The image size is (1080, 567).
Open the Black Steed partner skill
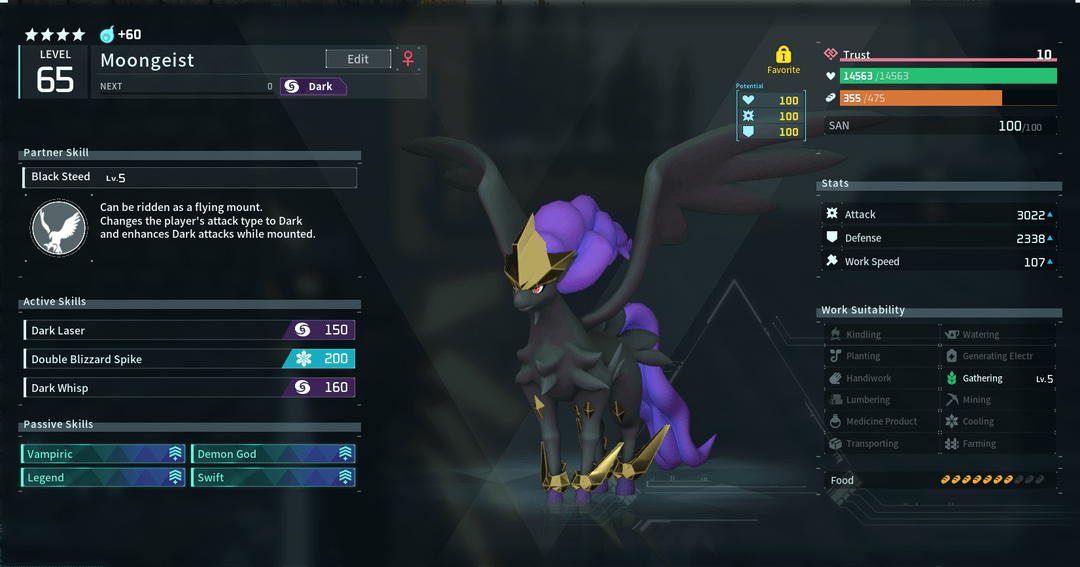(189, 177)
